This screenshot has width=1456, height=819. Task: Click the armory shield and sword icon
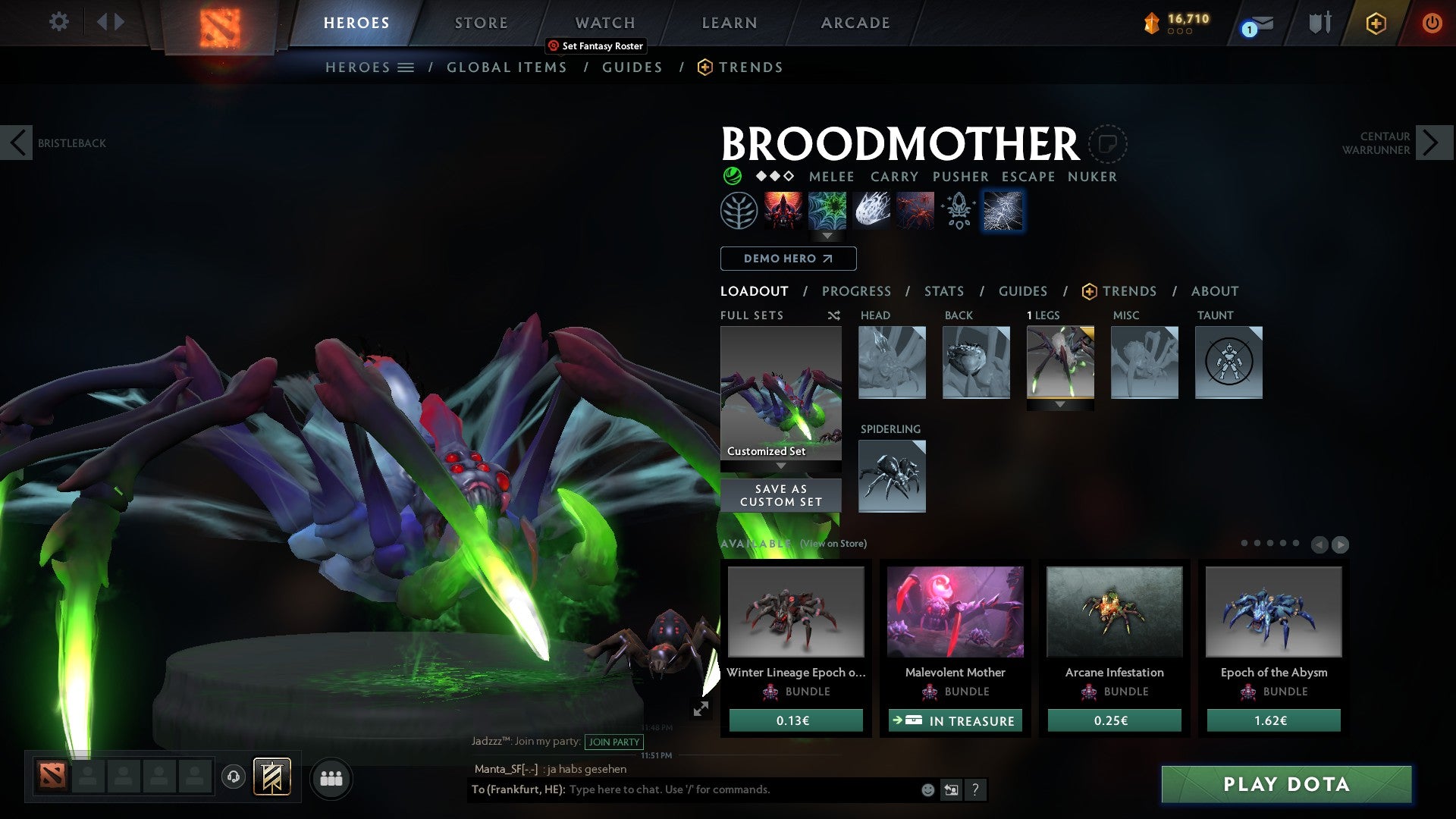(x=1319, y=23)
